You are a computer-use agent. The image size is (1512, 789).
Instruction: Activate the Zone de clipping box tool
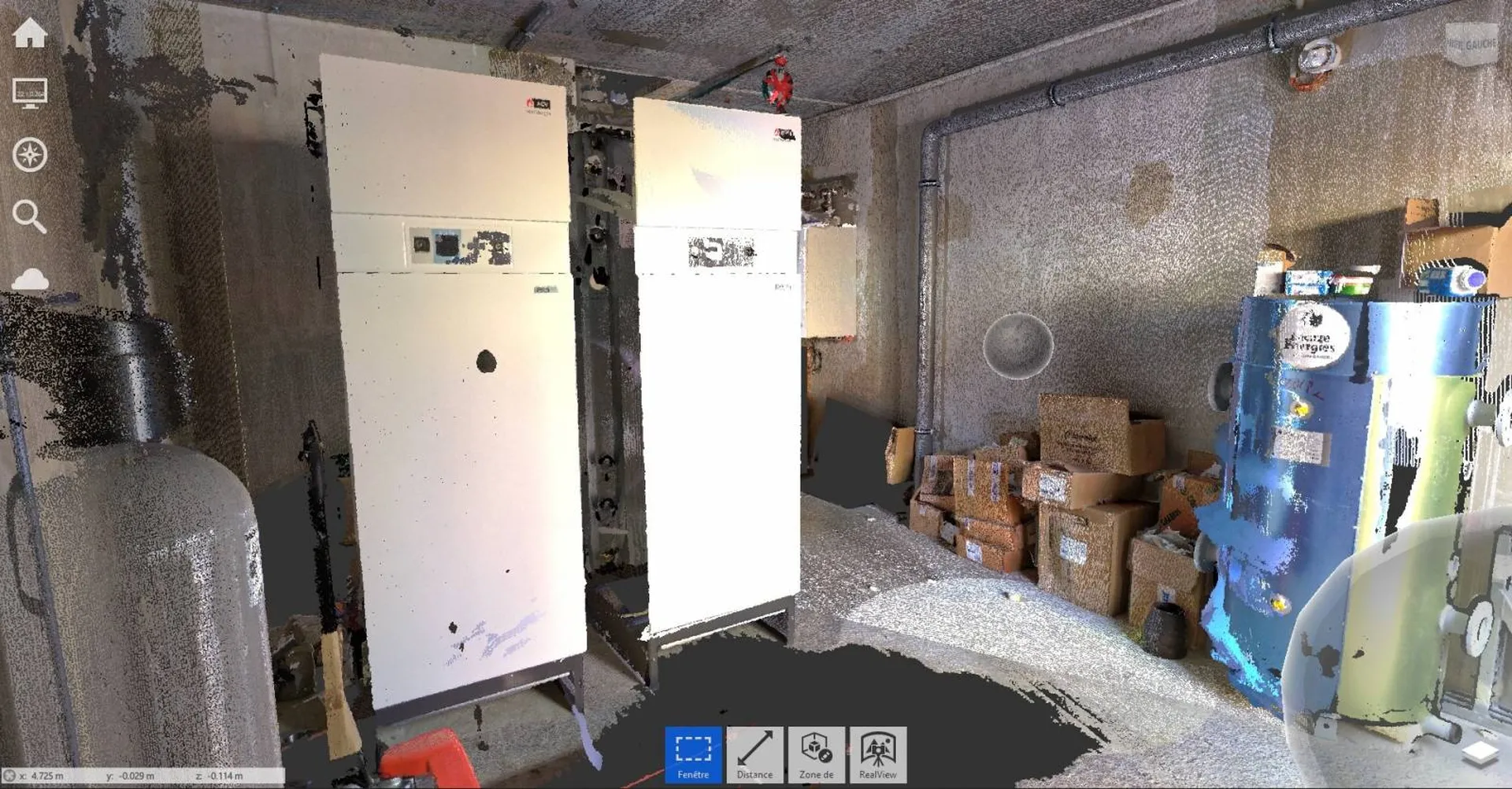pos(815,754)
